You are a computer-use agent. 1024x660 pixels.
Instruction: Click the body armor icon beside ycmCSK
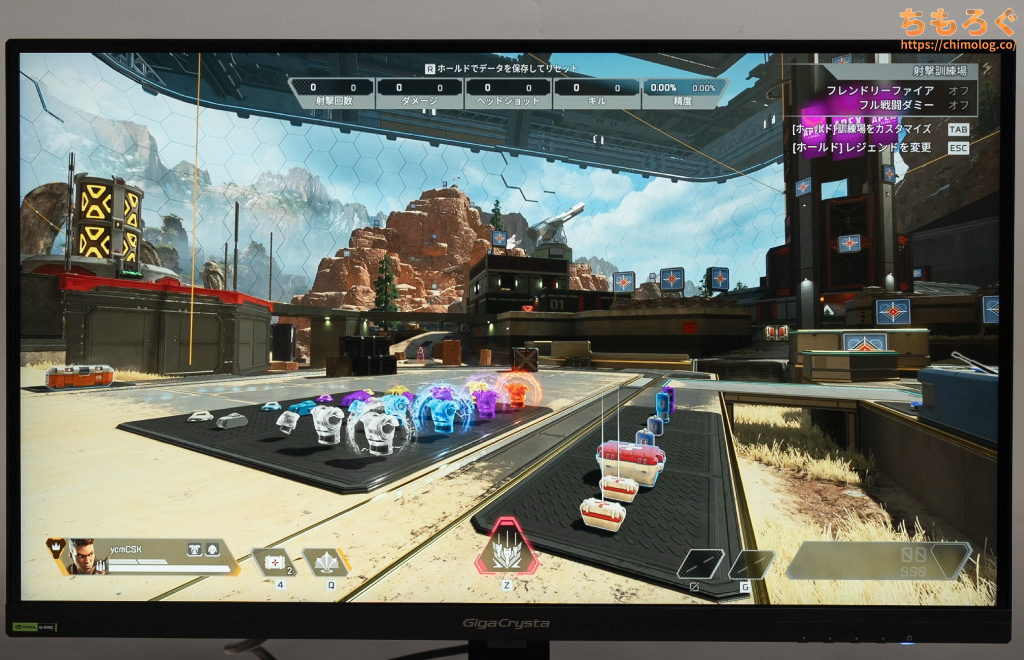194,548
